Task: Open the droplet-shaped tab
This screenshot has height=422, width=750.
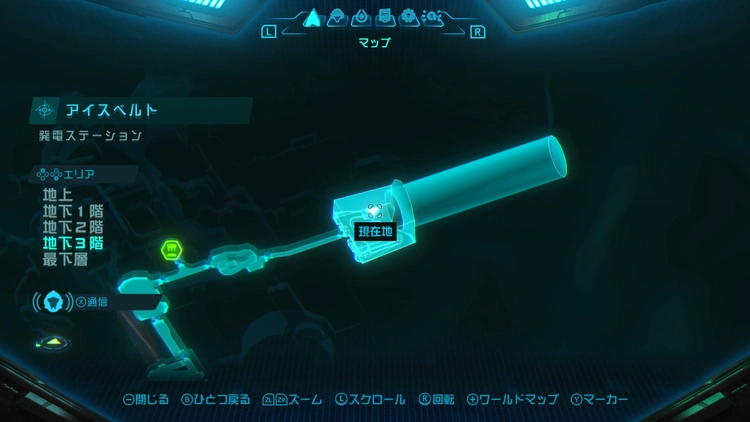Action: click(x=360, y=17)
